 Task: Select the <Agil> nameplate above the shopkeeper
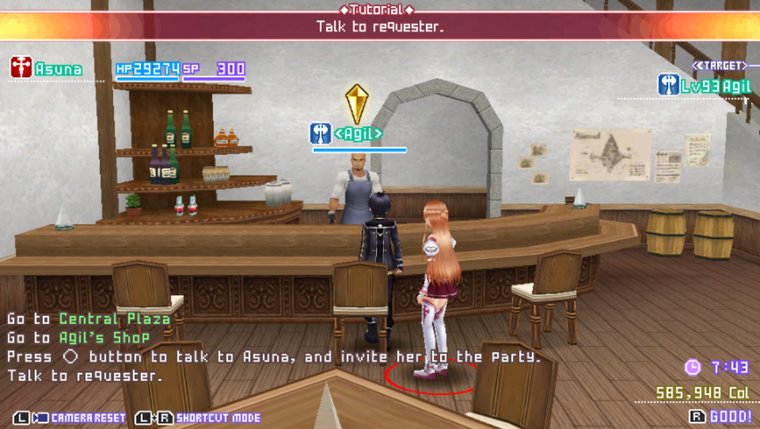(x=357, y=132)
